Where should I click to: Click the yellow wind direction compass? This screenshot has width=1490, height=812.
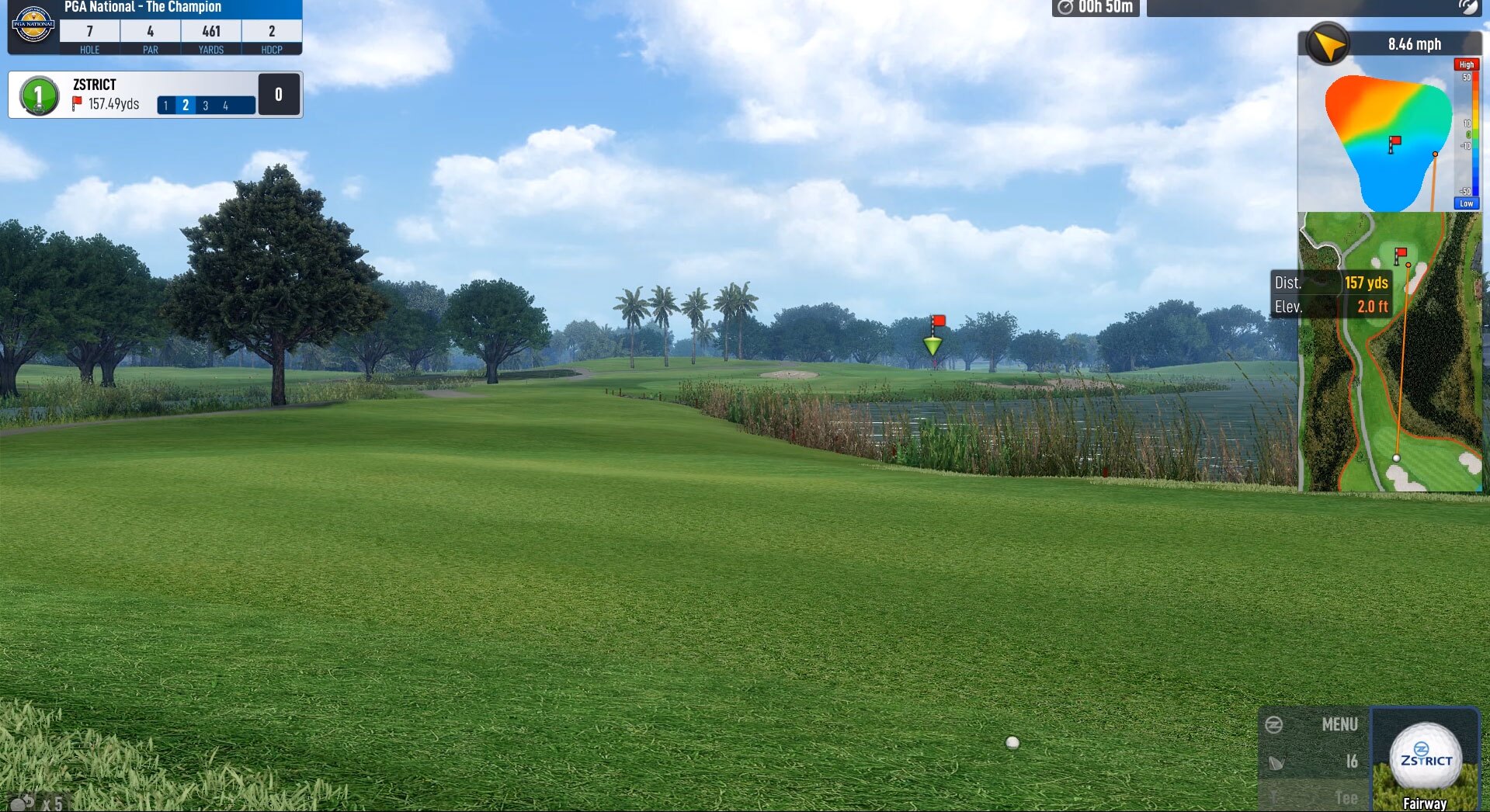tap(1328, 44)
